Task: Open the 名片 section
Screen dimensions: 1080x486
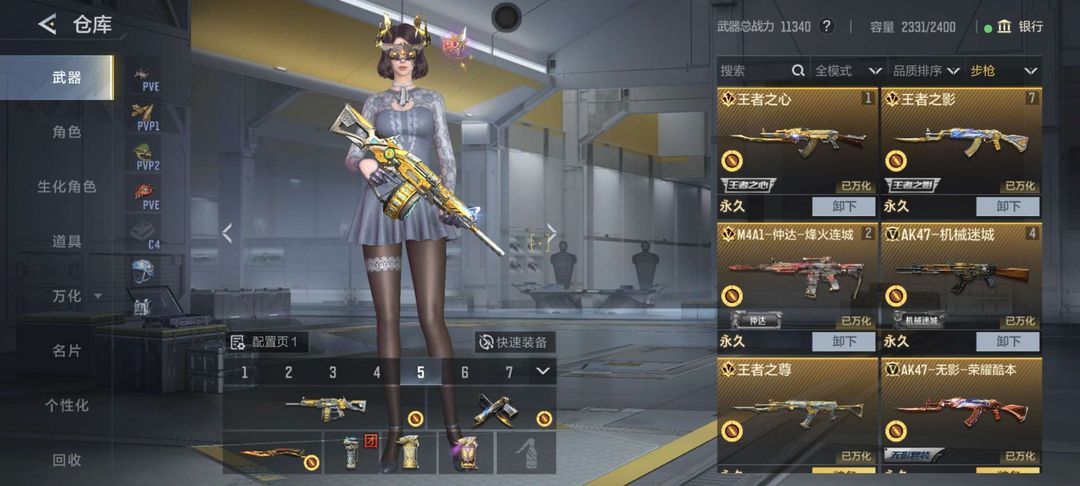Action: pos(66,351)
